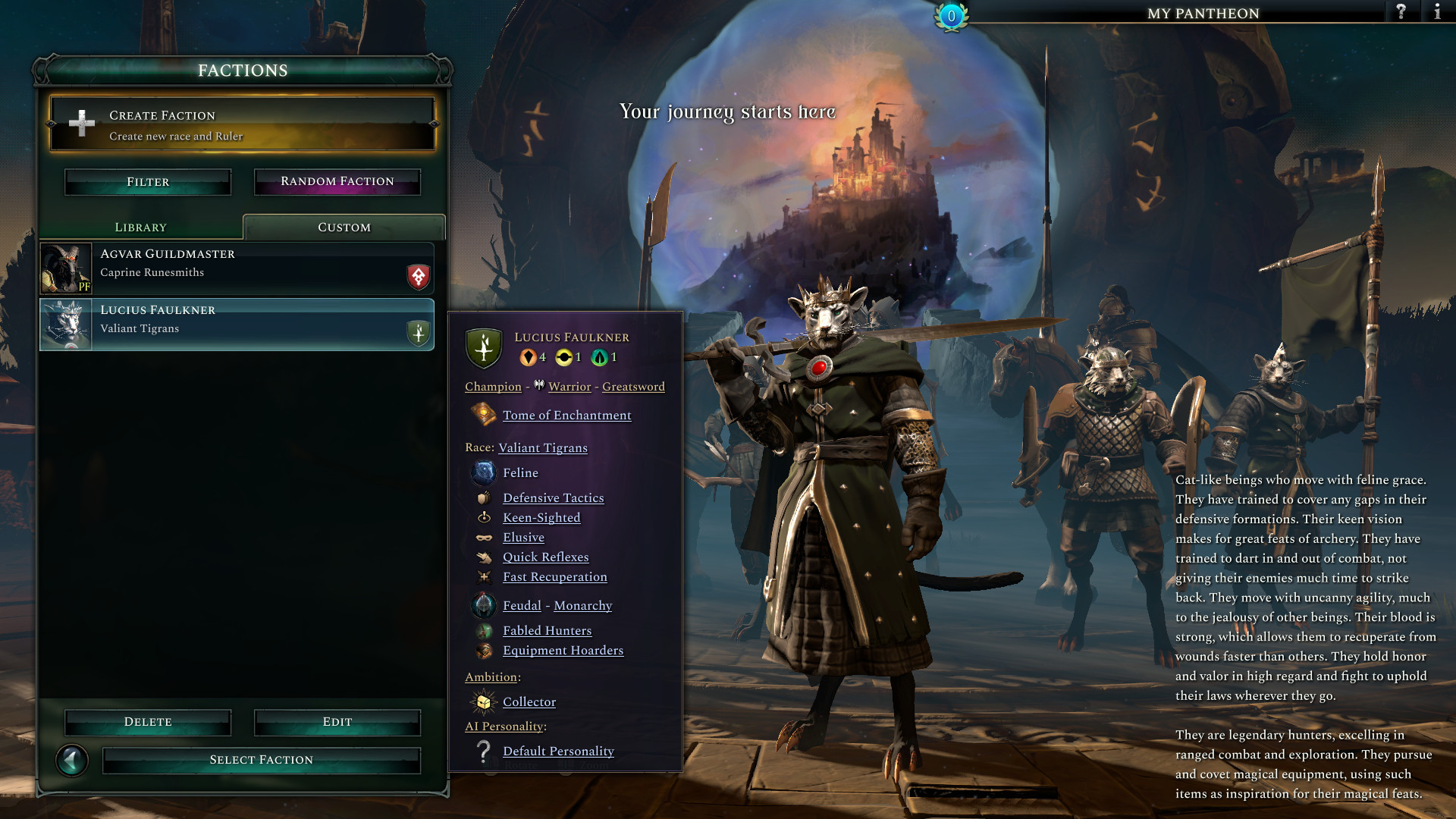
Task: Open the Fabled Hunters trait link
Action: click(x=547, y=631)
